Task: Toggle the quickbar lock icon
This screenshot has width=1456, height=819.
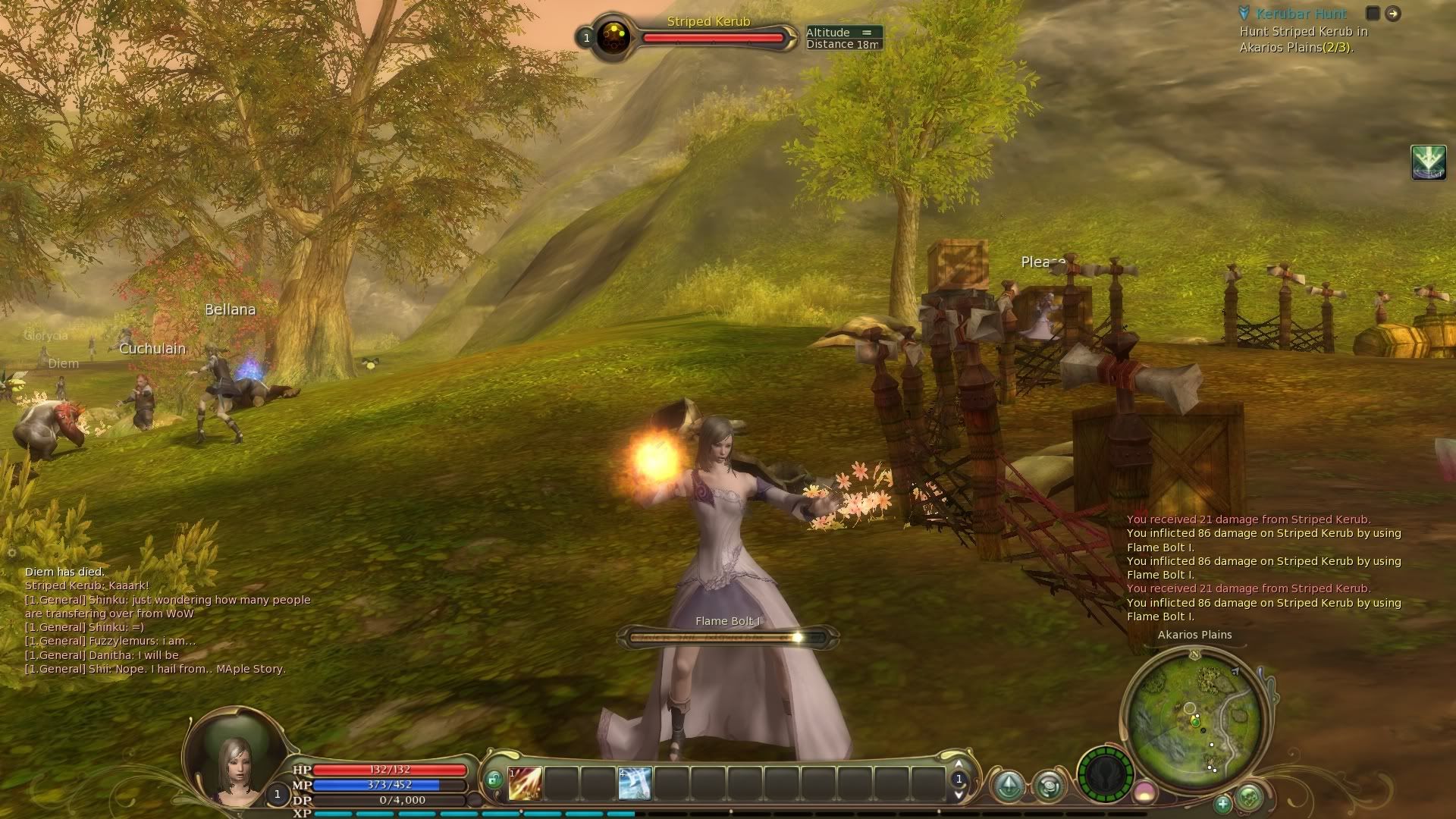Action: point(494,779)
